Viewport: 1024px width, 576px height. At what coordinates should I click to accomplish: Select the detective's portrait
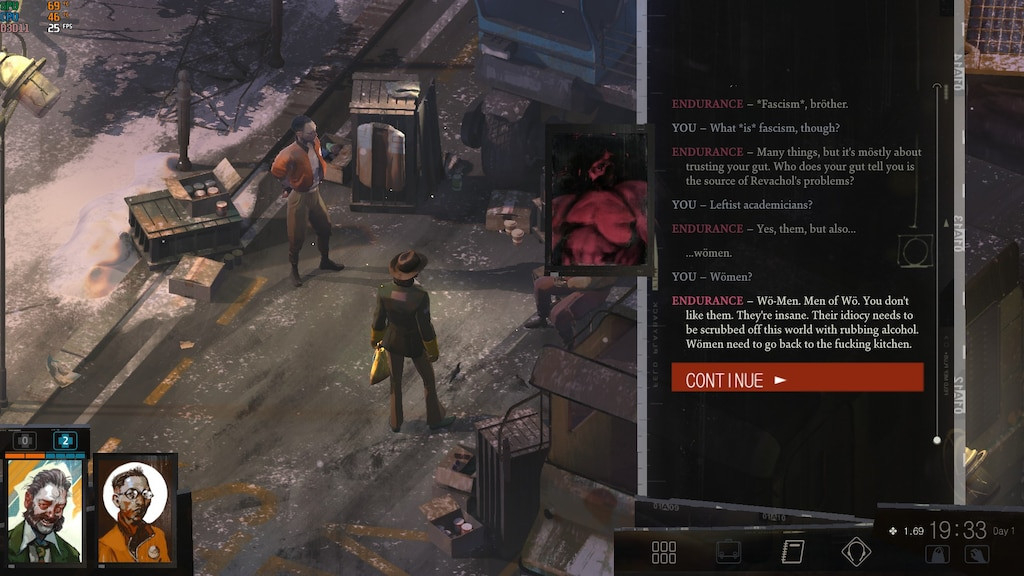tap(44, 512)
